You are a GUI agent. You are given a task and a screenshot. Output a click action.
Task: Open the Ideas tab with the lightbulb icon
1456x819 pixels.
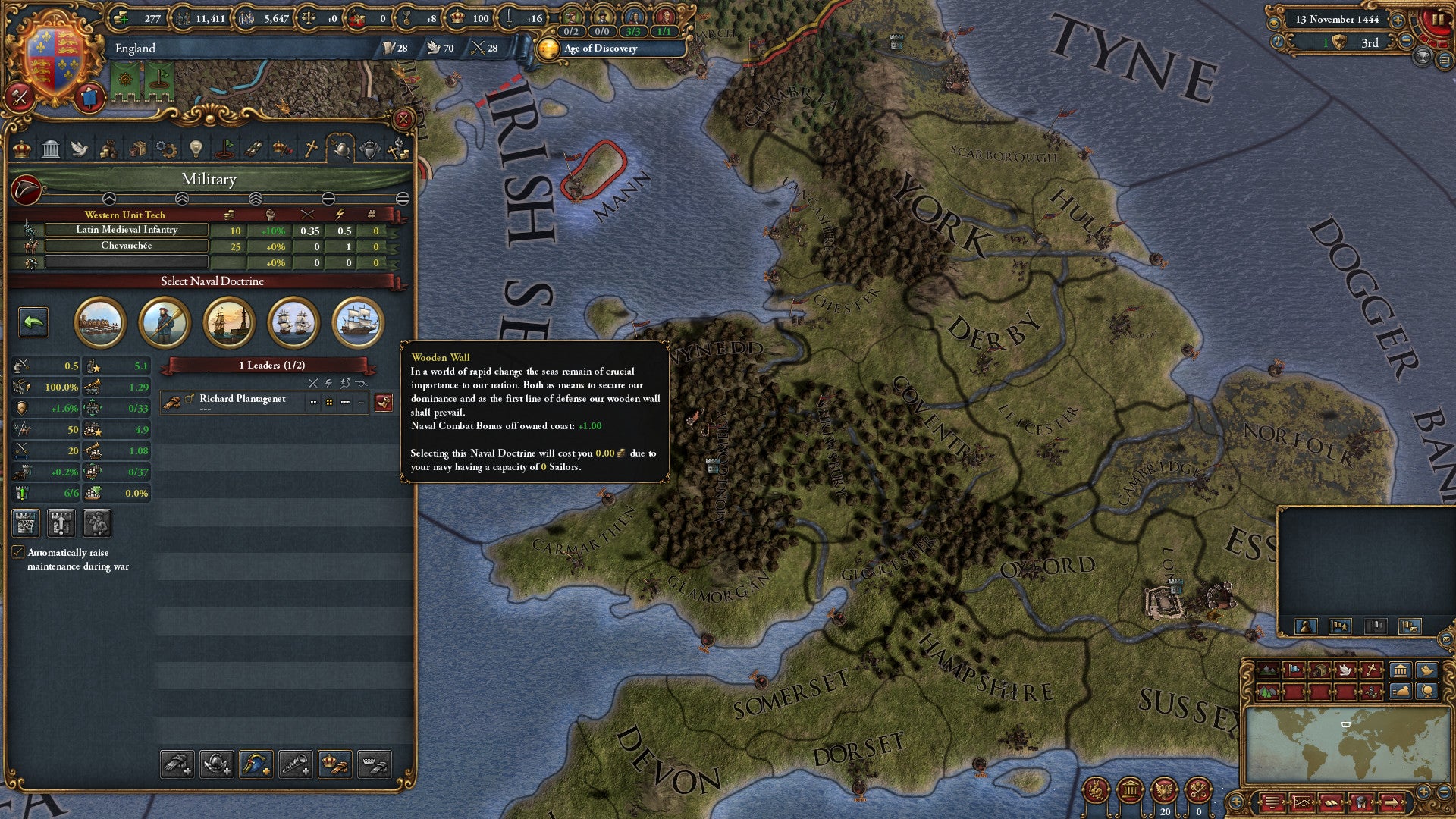pos(195,150)
